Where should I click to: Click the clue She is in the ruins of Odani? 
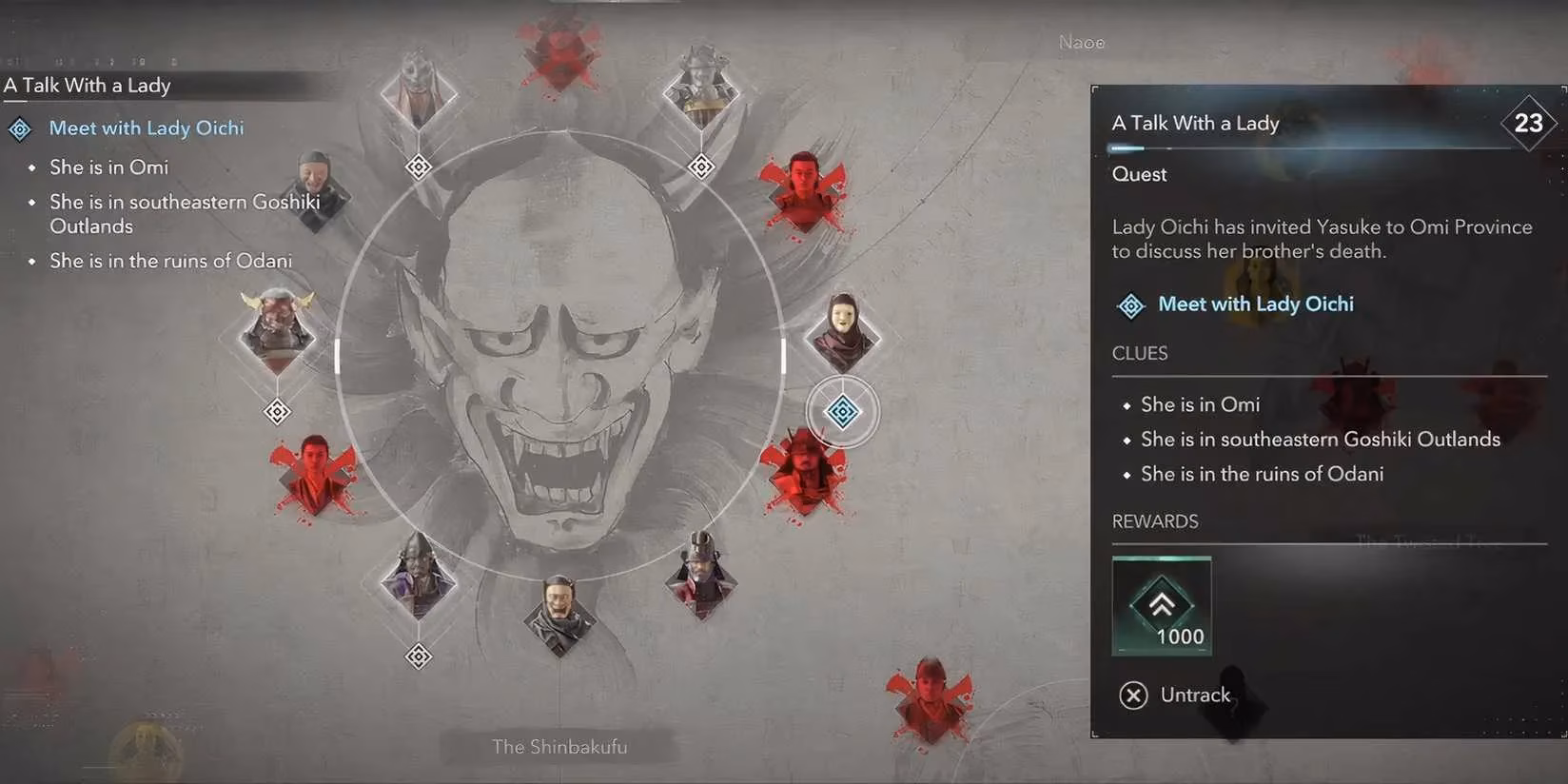(x=1263, y=473)
